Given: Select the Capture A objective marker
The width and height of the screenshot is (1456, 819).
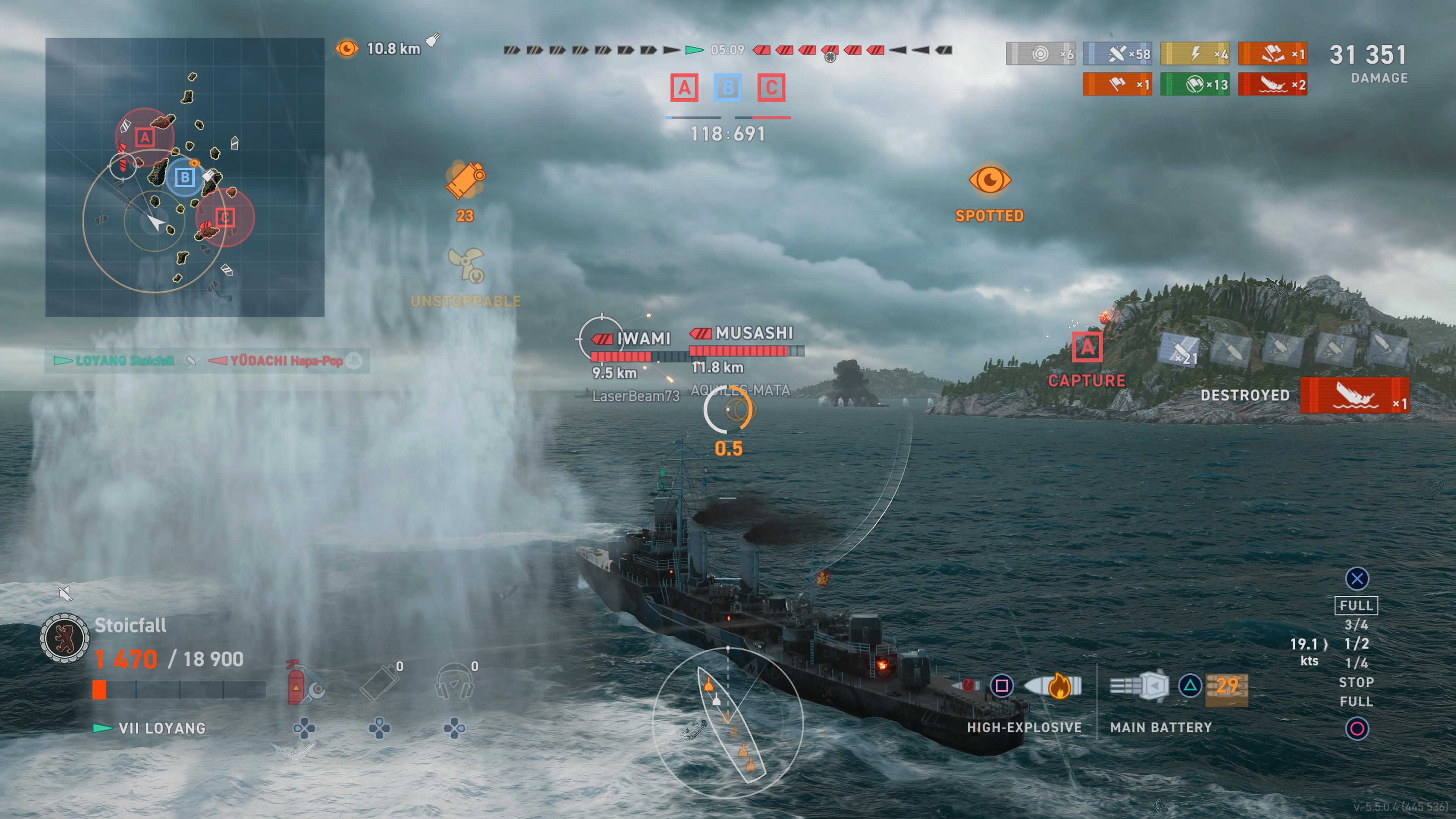Looking at the screenshot, I should click(x=1086, y=347).
